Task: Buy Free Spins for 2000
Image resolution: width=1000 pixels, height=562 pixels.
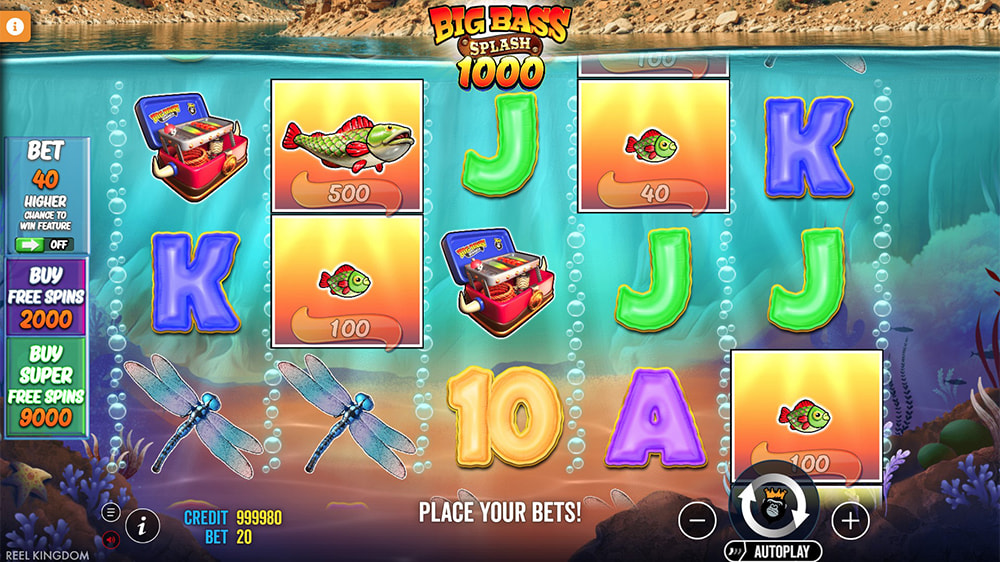Action: [x=46, y=298]
